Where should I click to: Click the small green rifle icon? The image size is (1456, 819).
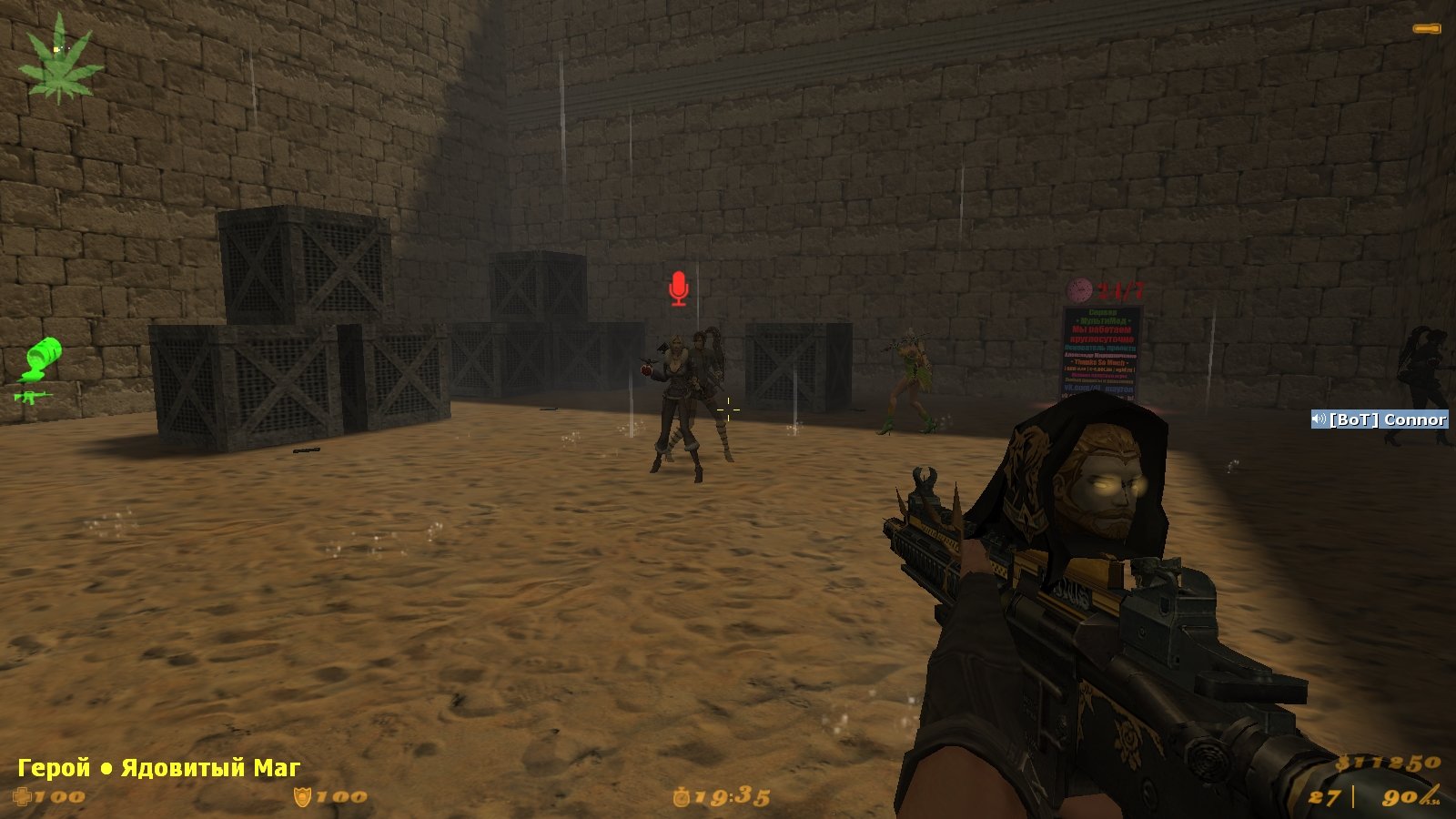click(x=31, y=396)
